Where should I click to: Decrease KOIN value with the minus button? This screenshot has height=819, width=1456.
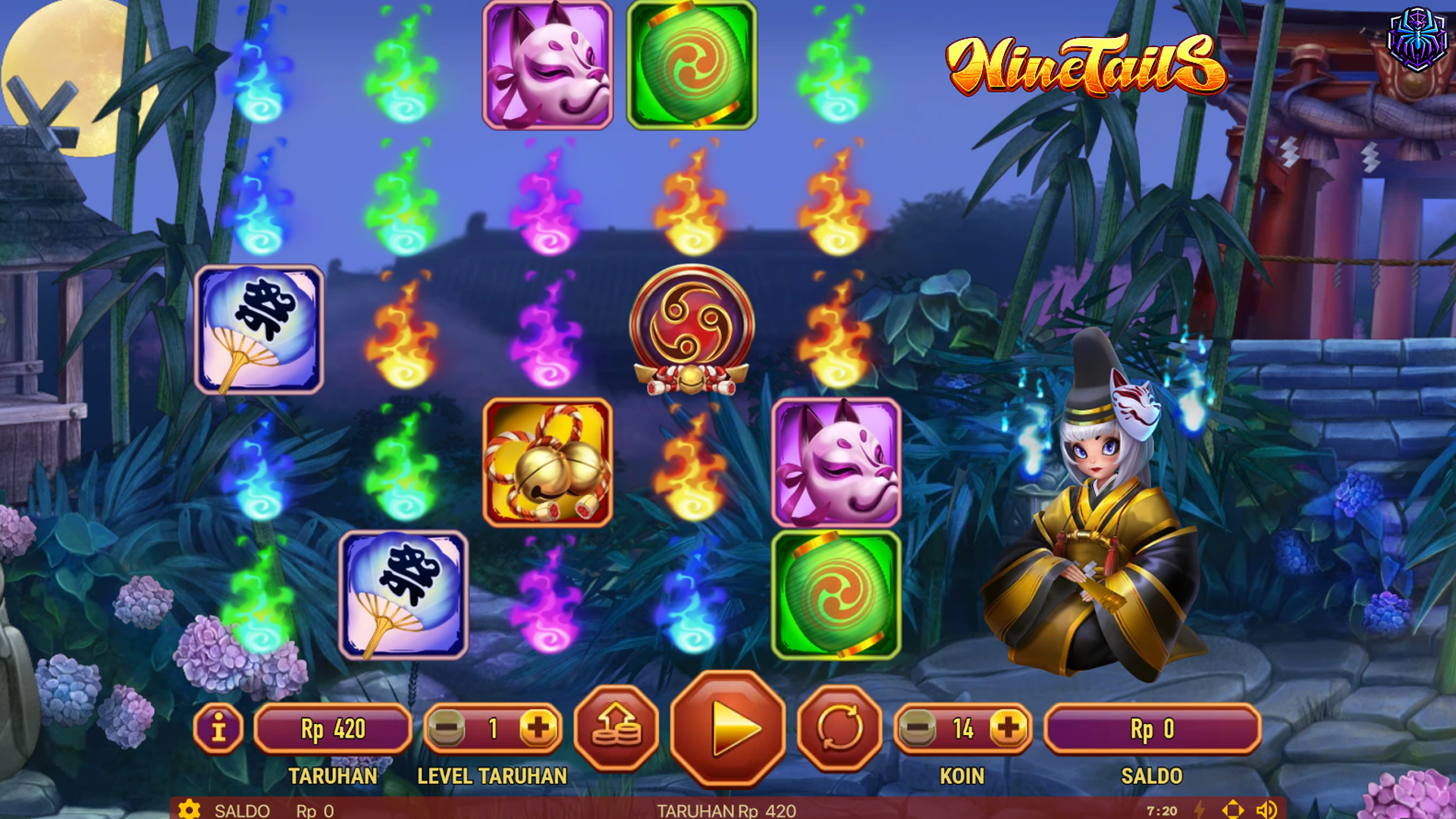pos(919,730)
